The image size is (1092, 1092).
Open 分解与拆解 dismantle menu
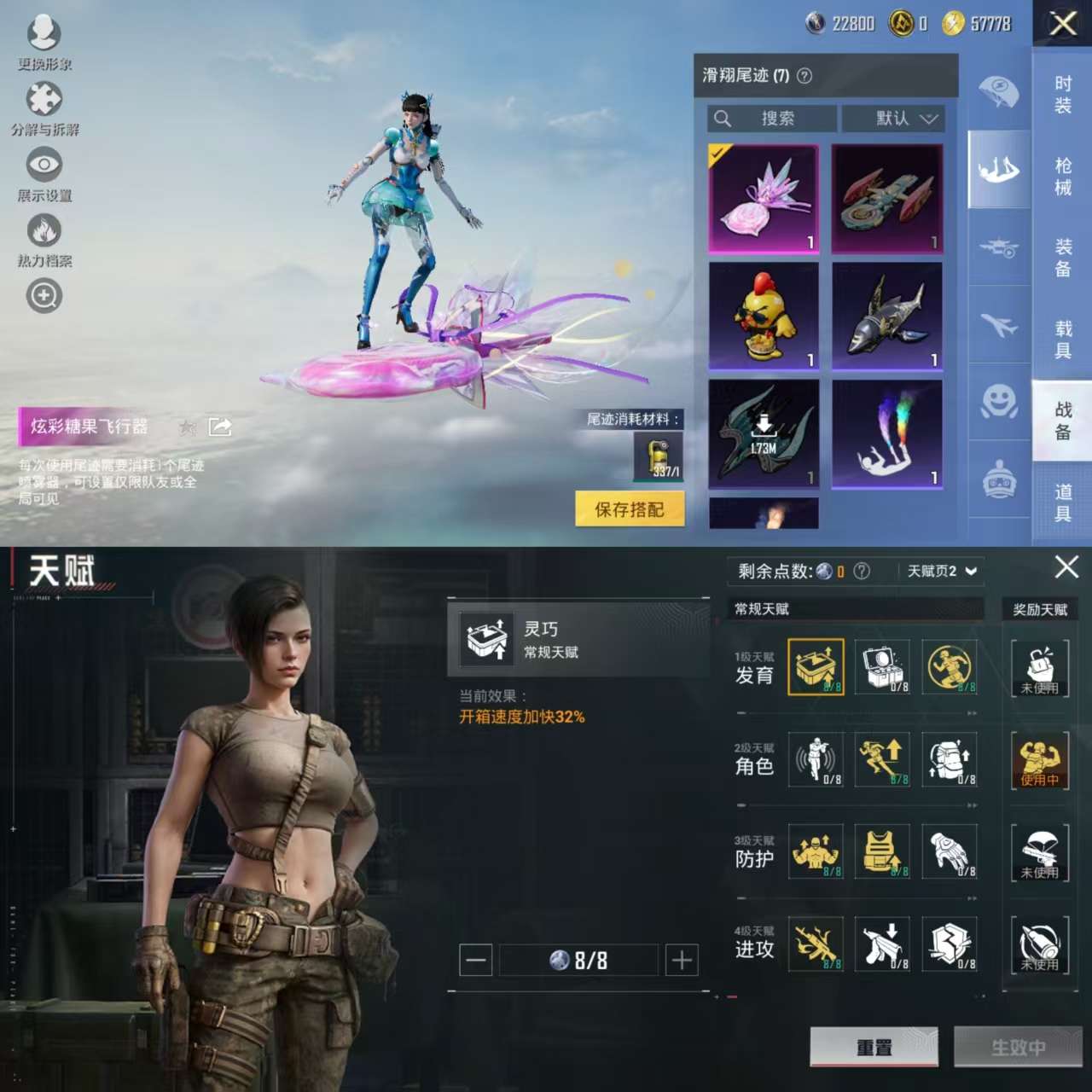pyautogui.click(x=44, y=108)
